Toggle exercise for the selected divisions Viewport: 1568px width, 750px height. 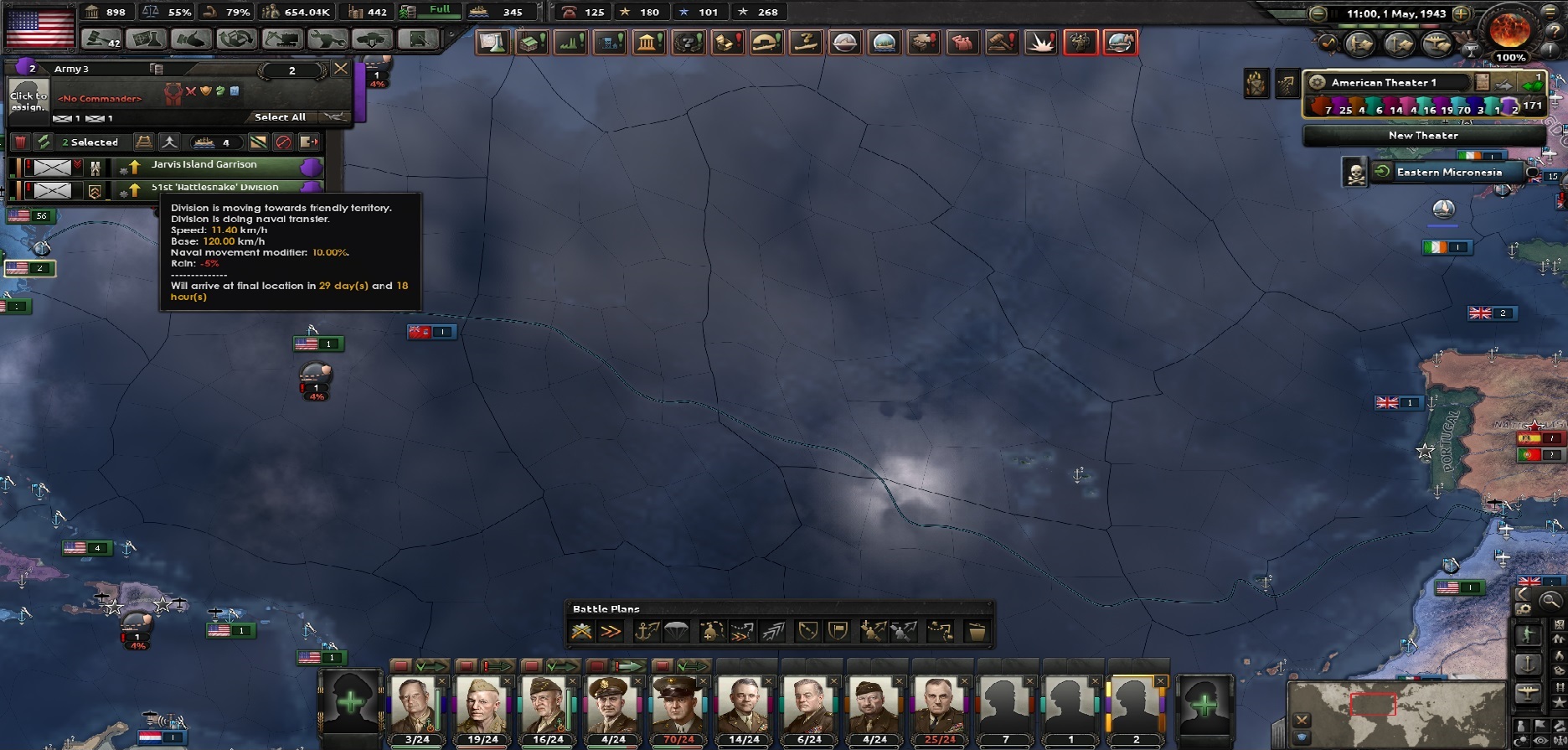pyautogui.click(x=44, y=142)
